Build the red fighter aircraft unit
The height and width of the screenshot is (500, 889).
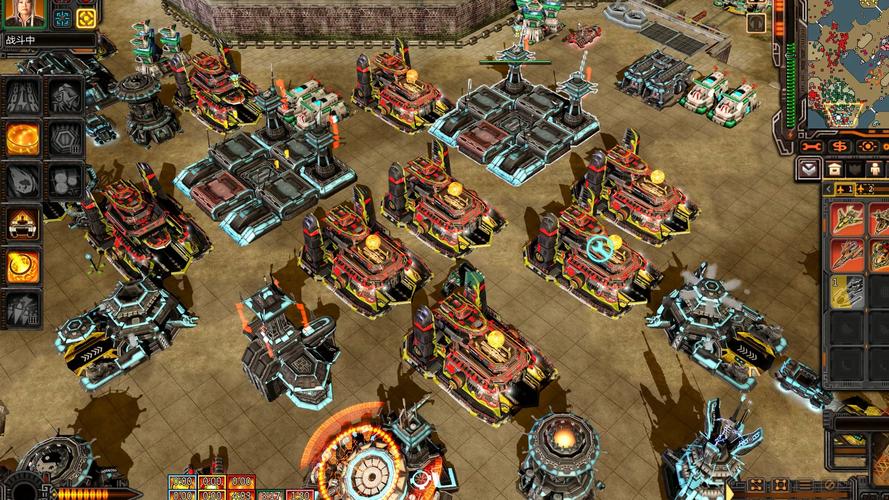(848, 253)
